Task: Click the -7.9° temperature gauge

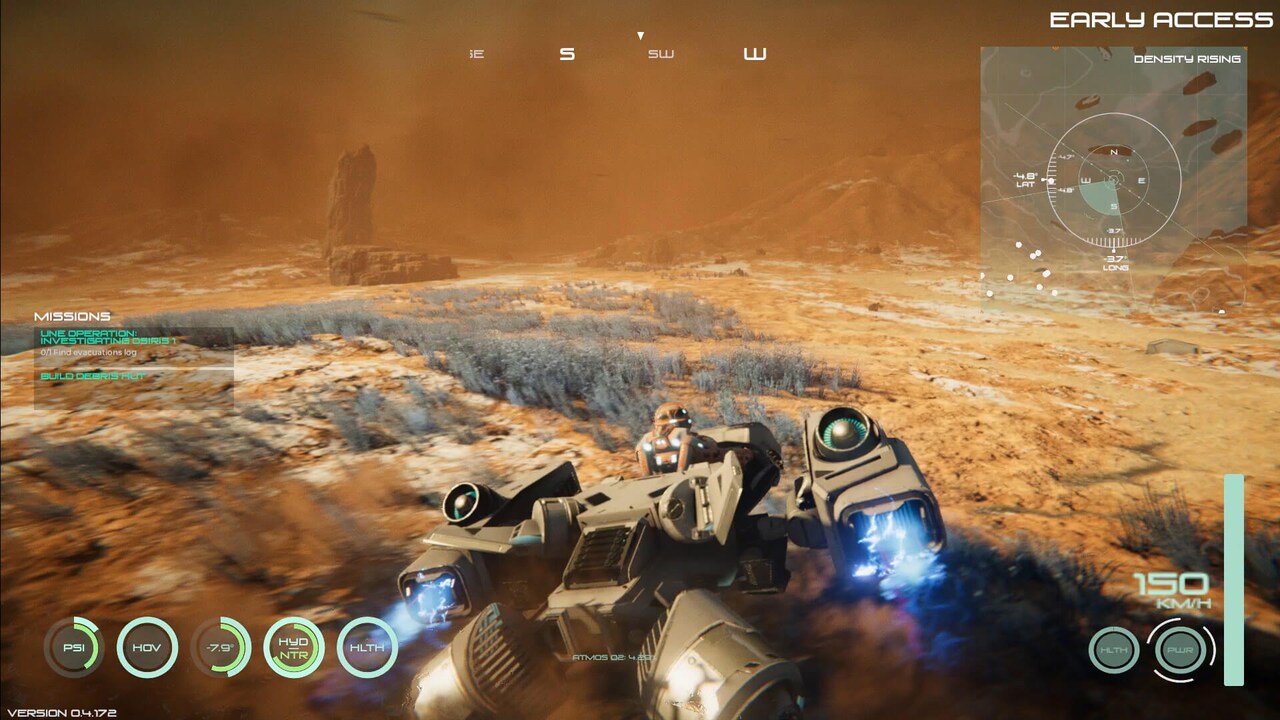Action: point(219,648)
